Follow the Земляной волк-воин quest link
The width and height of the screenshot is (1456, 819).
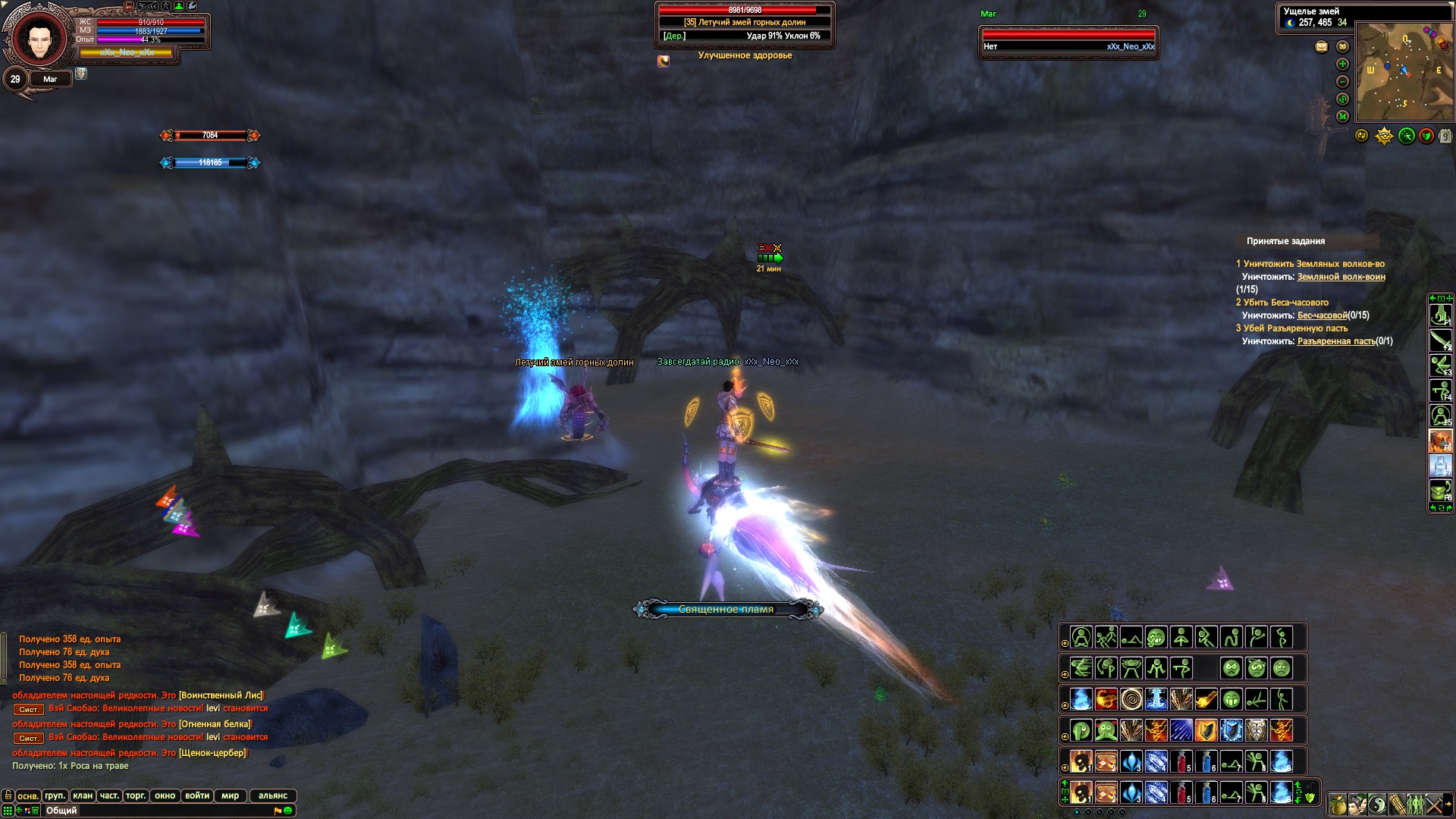pyautogui.click(x=1341, y=277)
